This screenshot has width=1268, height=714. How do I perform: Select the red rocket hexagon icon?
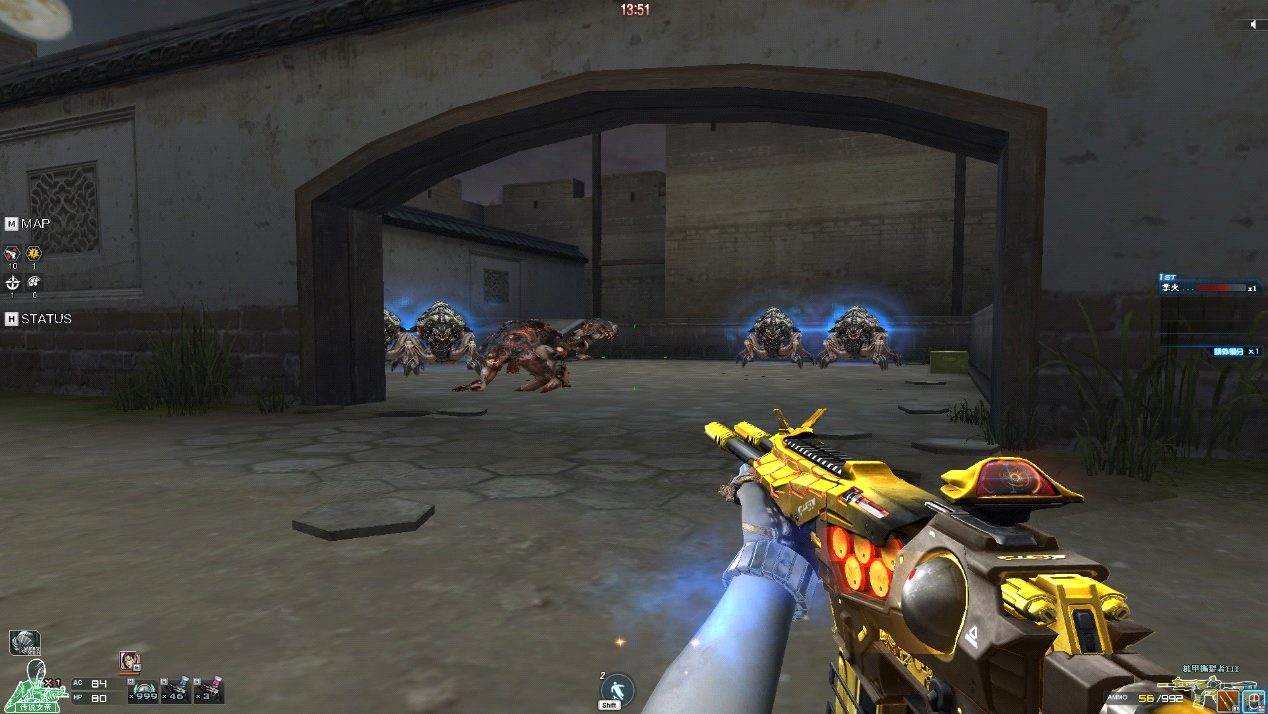(x=12, y=254)
